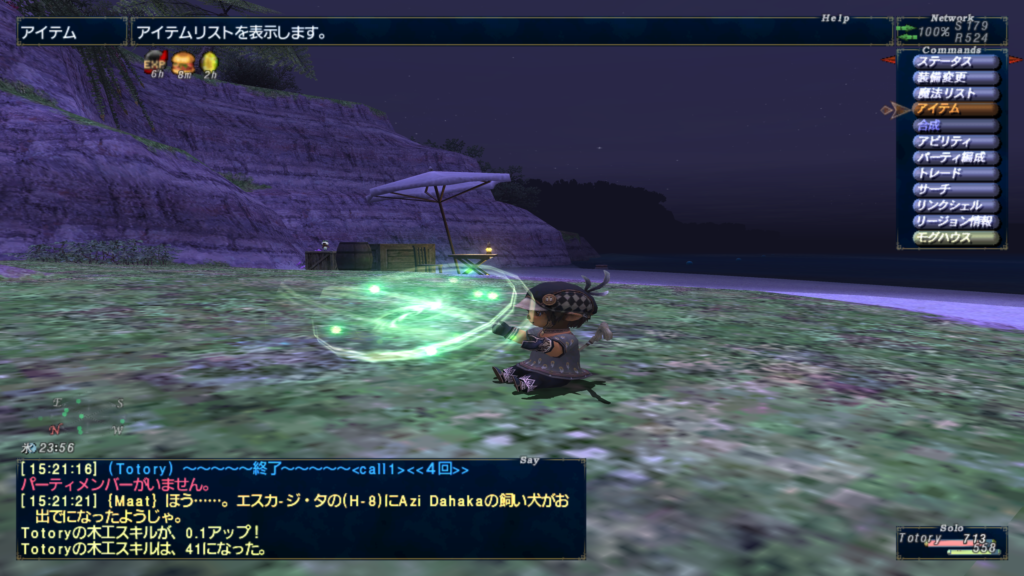Screen dimensions: 1024x576
Task: Choose the highlighted アイテム command
Action: pos(955,109)
